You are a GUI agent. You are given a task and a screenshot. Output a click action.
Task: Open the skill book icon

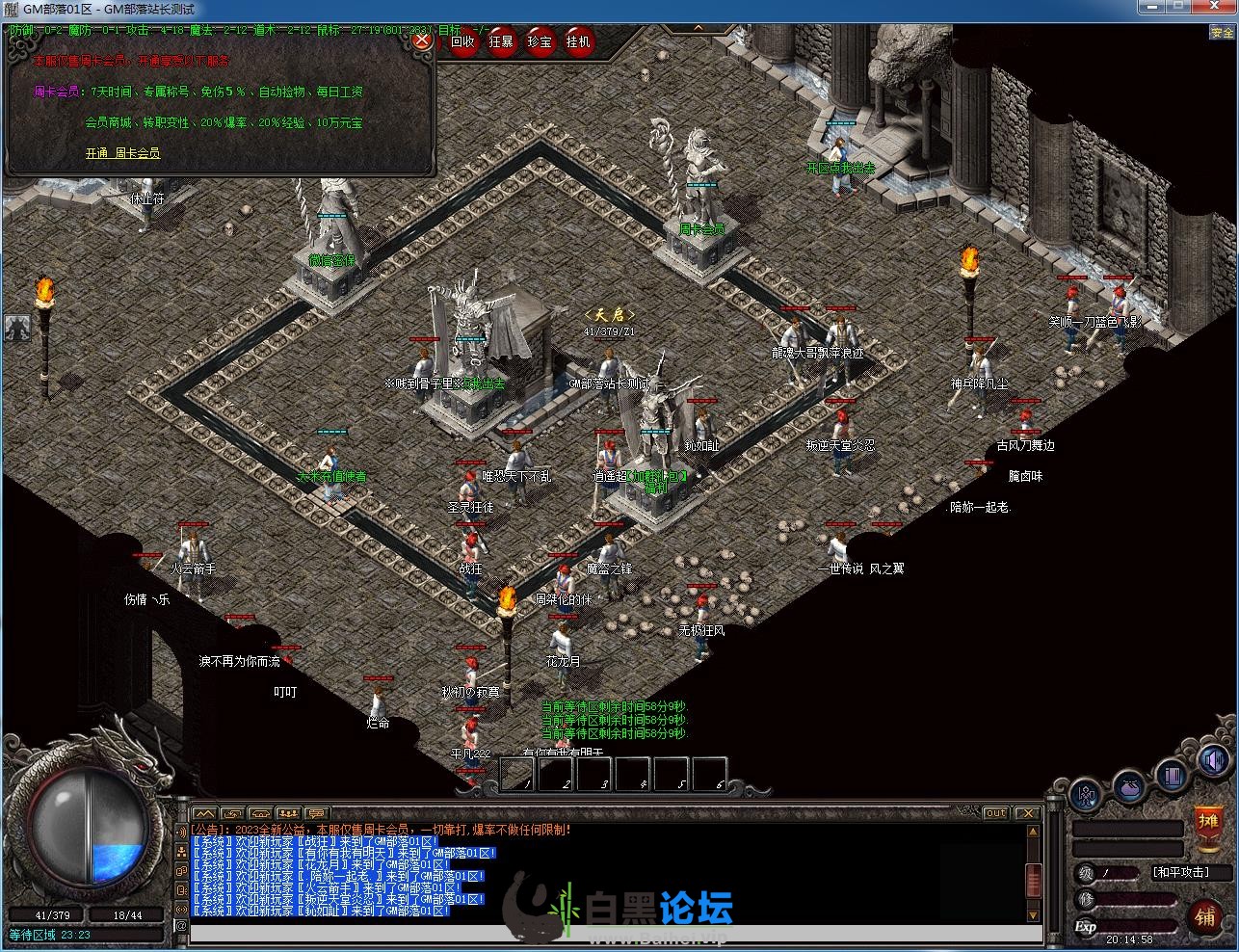click(x=1172, y=775)
